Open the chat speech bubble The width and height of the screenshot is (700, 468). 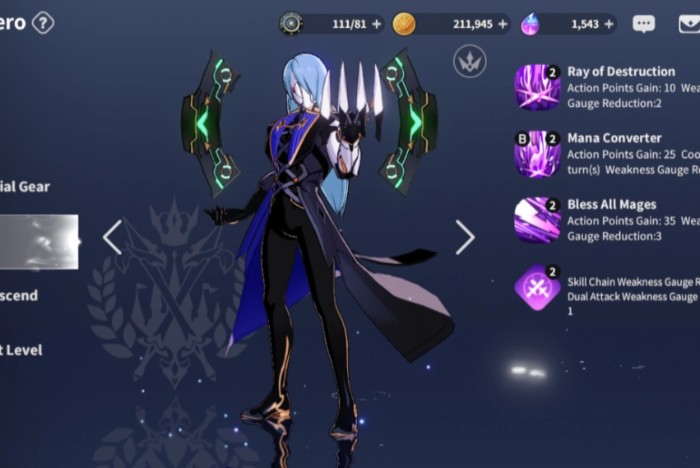pyautogui.click(x=644, y=24)
